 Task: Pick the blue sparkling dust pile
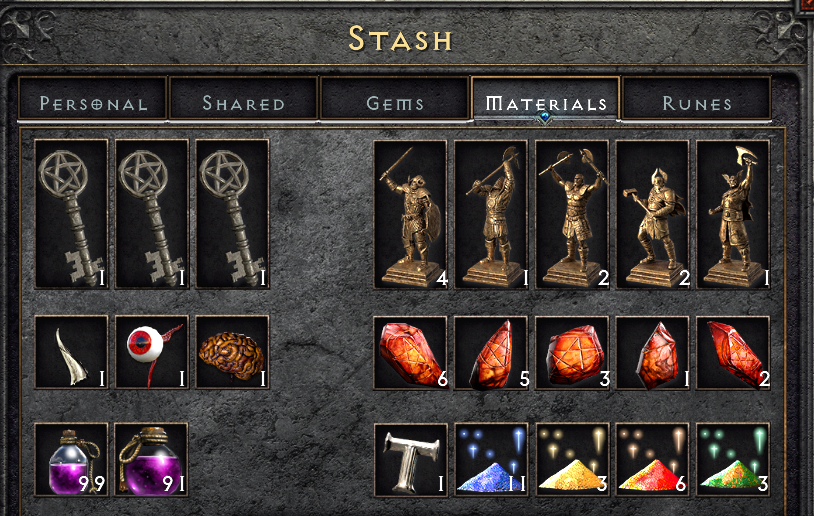(491, 460)
